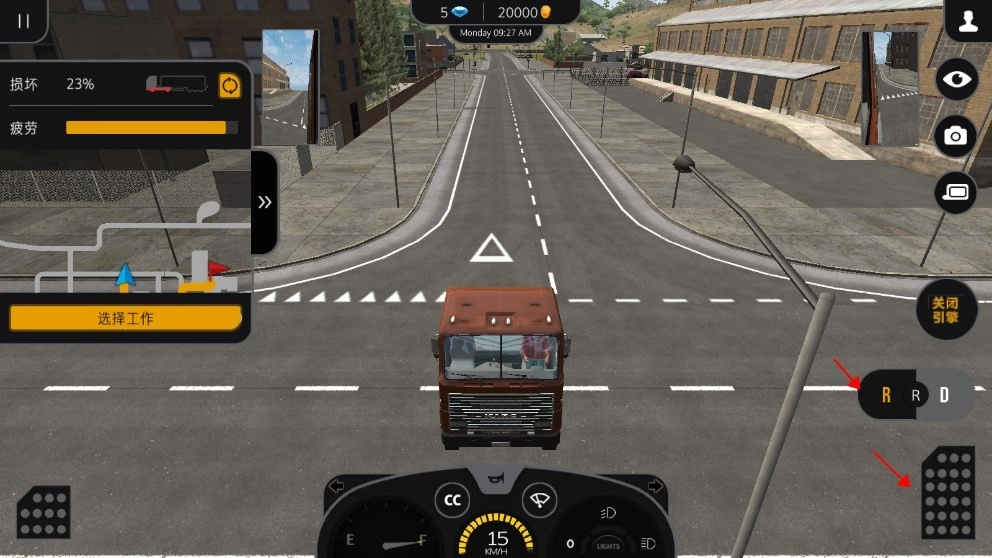Turn off the engine with 关闭引擎 button
992x558 pixels.
[946, 309]
